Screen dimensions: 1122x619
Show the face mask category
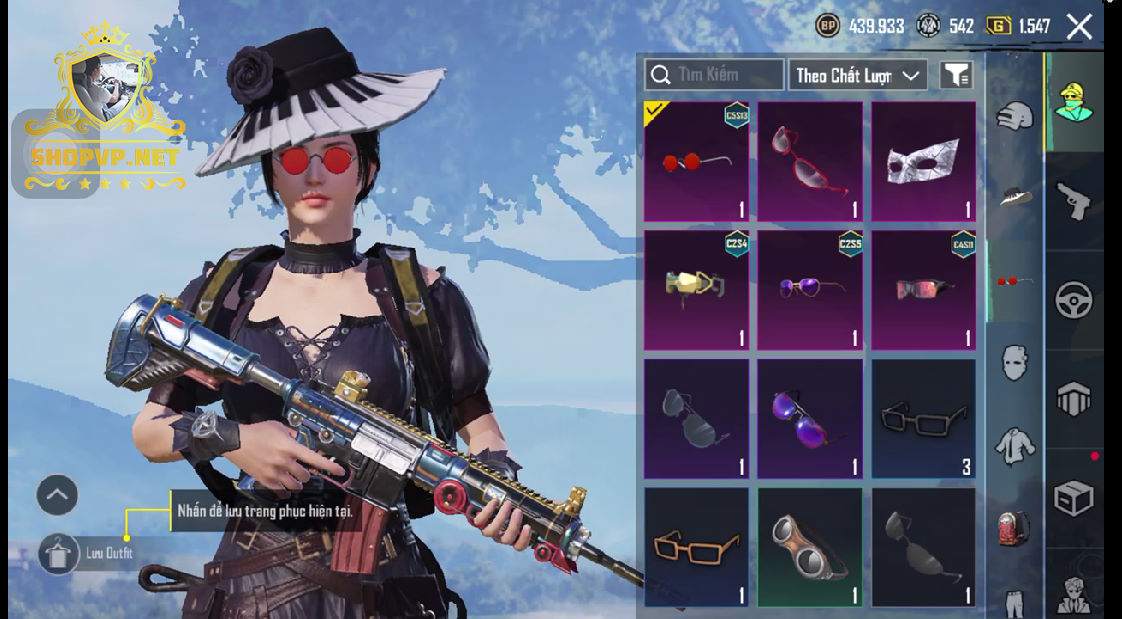pyautogui.click(x=1014, y=362)
